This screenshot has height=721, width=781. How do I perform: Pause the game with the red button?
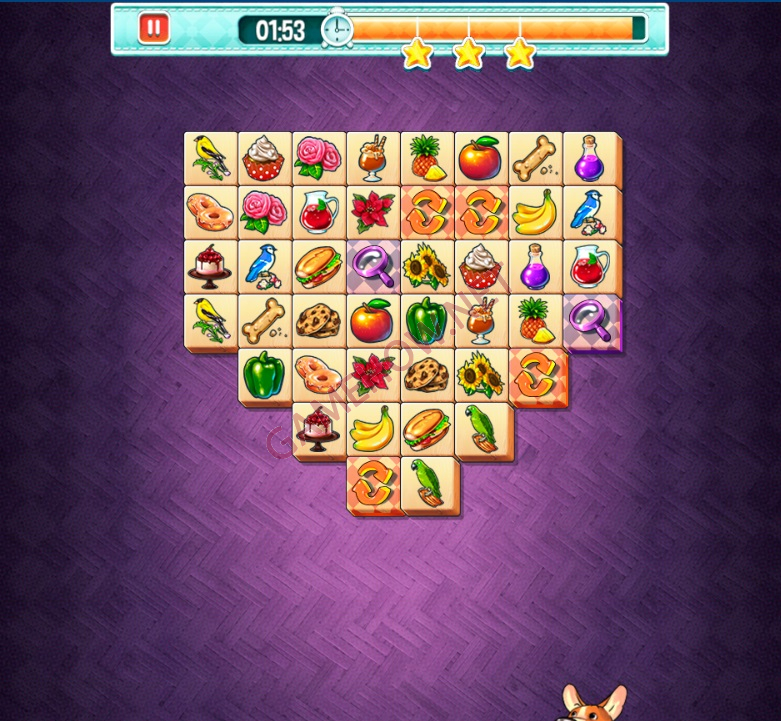tap(153, 28)
